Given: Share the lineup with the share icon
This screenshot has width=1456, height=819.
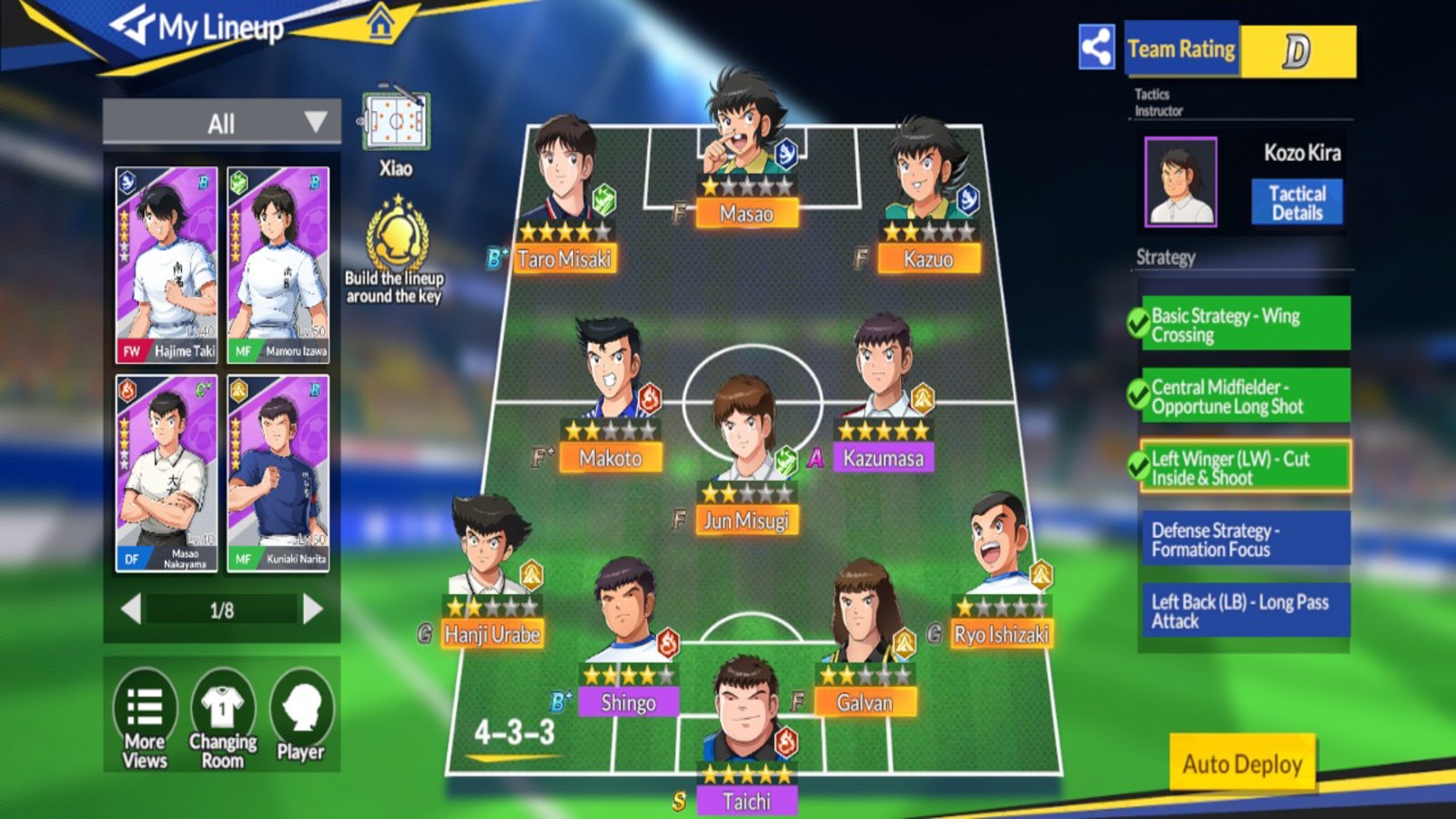Looking at the screenshot, I should (1097, 47).
